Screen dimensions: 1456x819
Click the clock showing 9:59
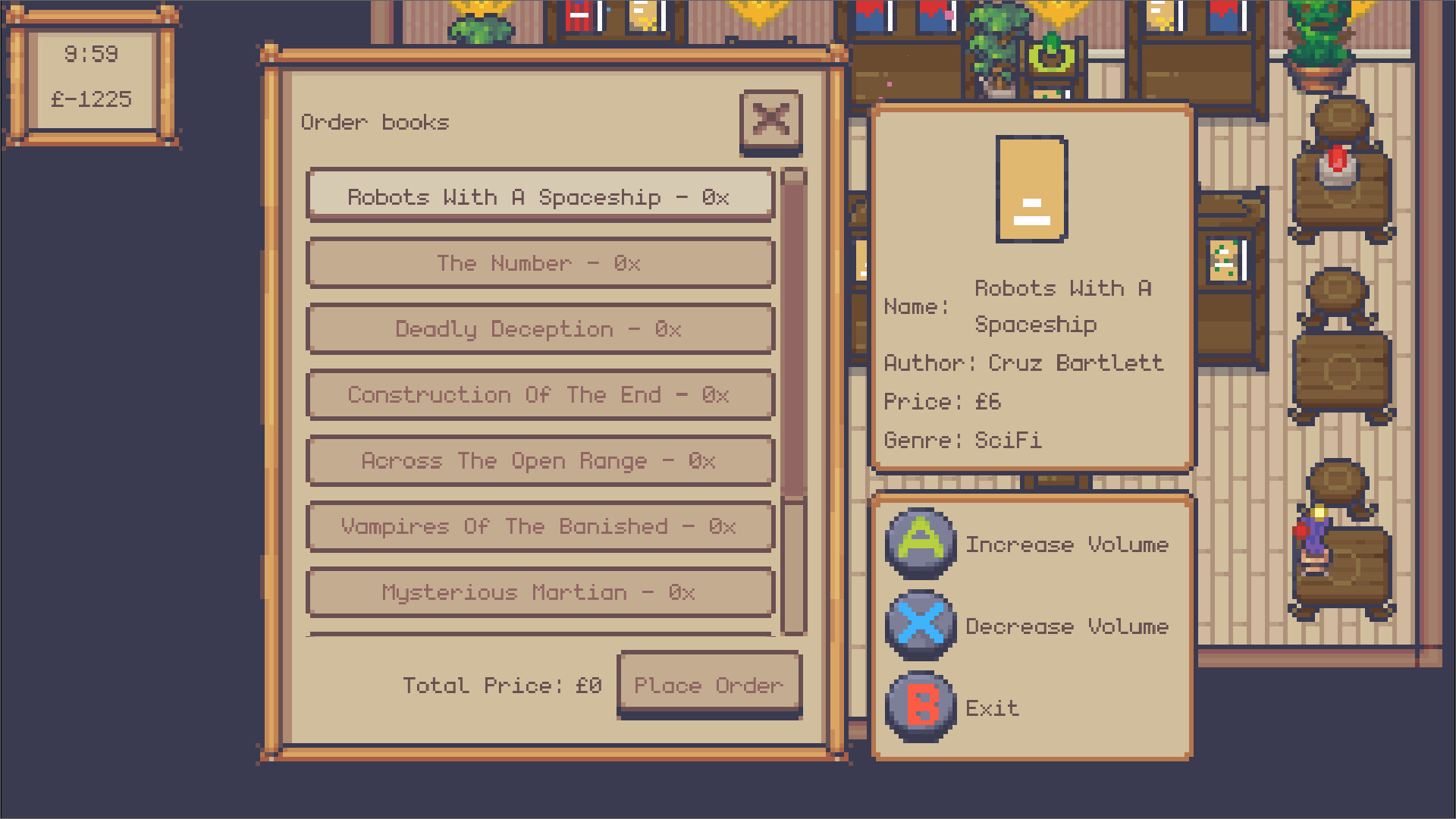coord(91,53)
